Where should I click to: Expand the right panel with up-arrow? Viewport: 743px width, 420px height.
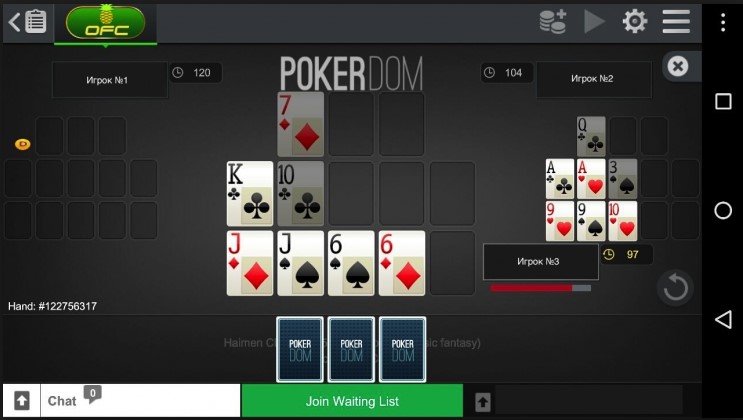click(483, 401)
